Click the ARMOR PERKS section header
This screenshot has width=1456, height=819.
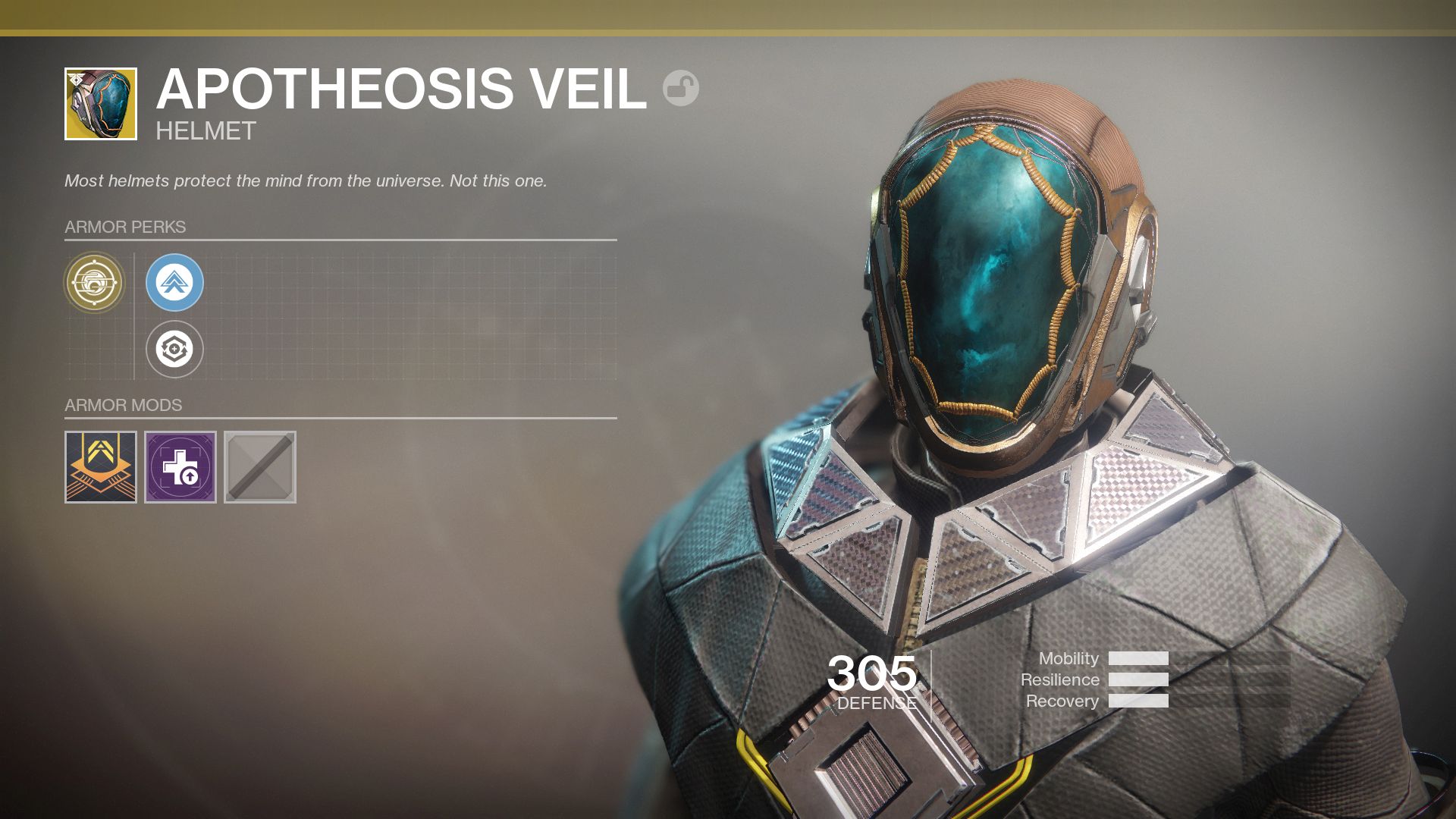[x=125, y=225]
